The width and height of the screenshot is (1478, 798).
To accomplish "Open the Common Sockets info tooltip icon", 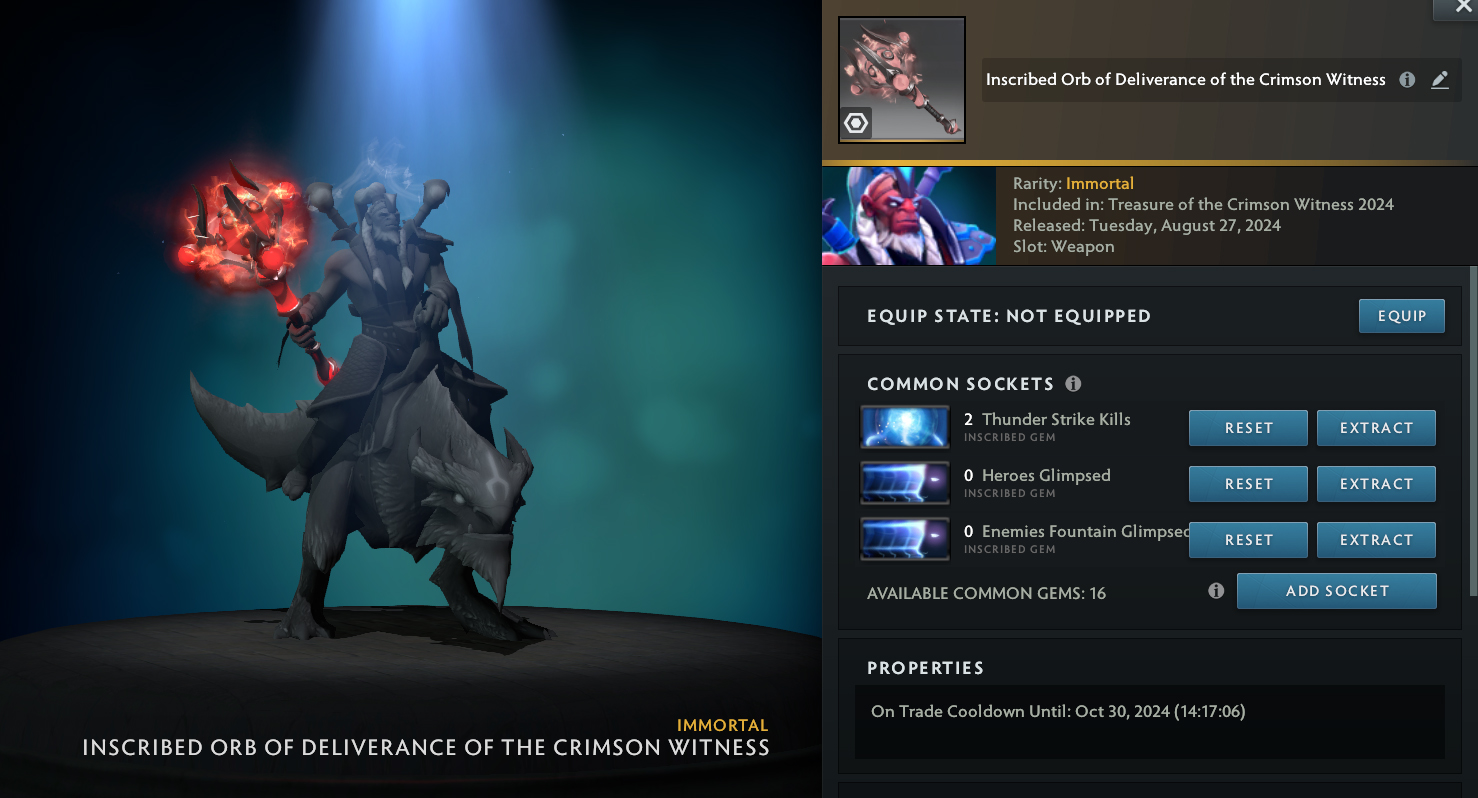I will point(1074,384).
